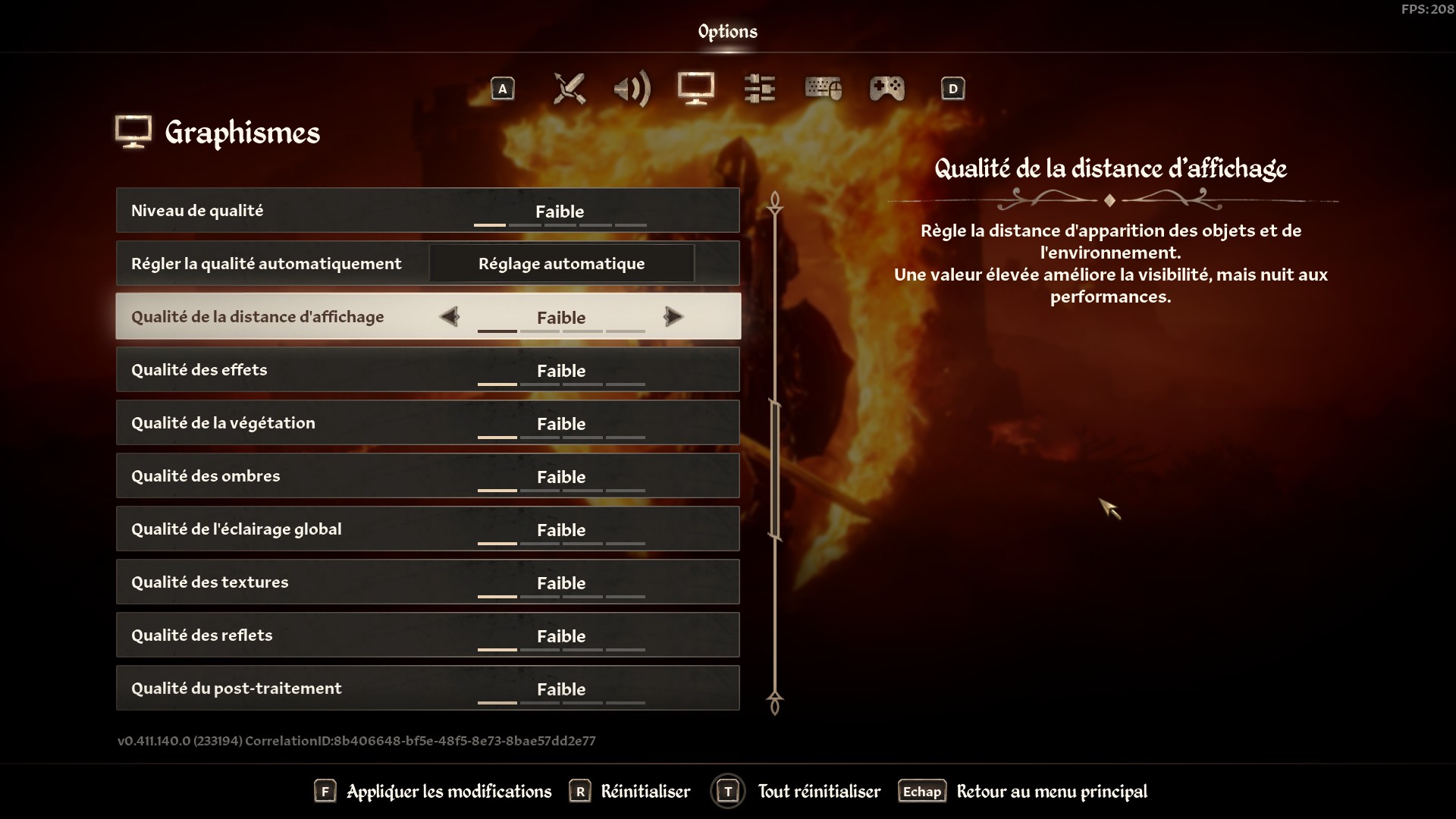The image size is (1456, 819).
Task: Click the speaker waves to adjust sound options
Action: pyautogui.click(x=632, y=89)
